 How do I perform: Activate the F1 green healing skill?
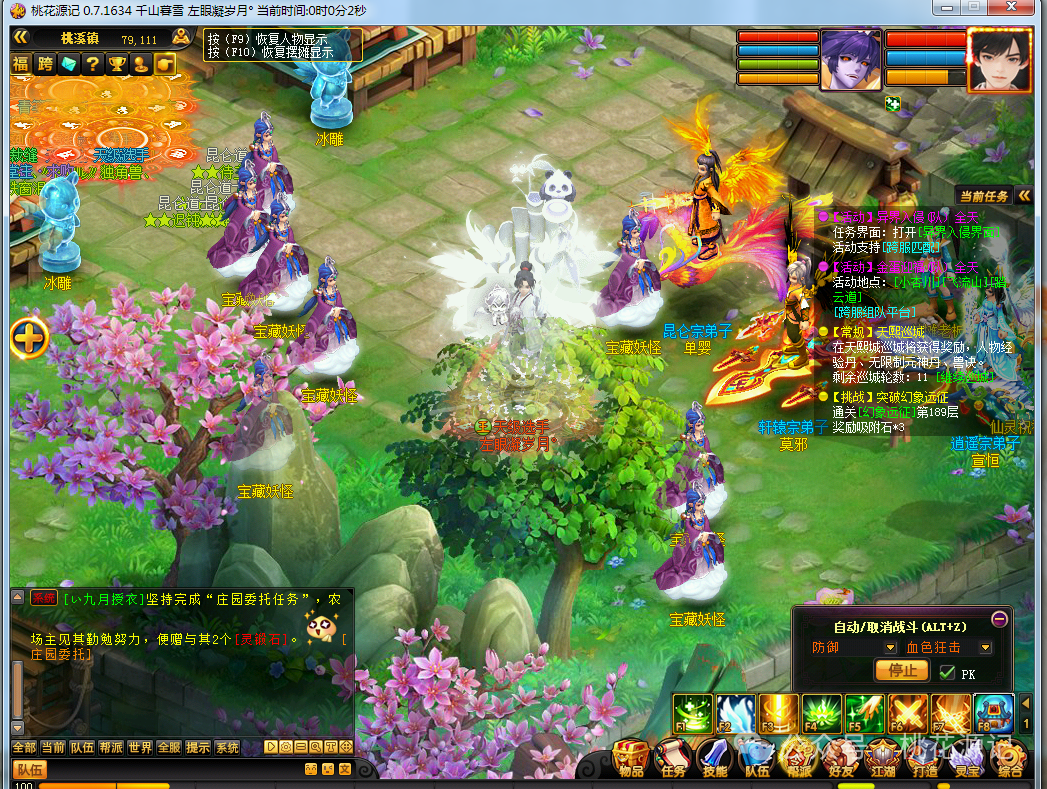point(692,713)
